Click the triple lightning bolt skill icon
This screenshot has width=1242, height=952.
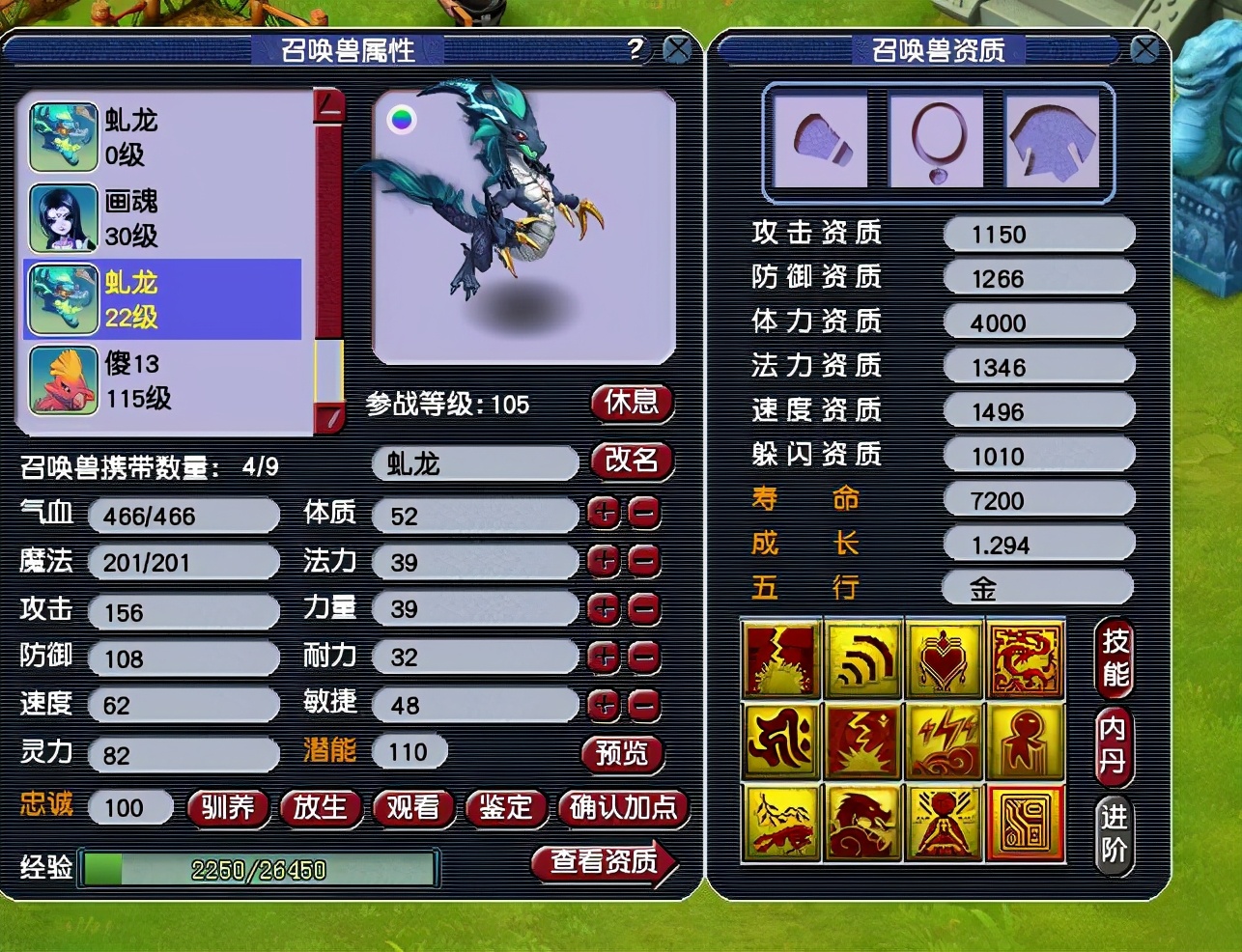(945, 742)
